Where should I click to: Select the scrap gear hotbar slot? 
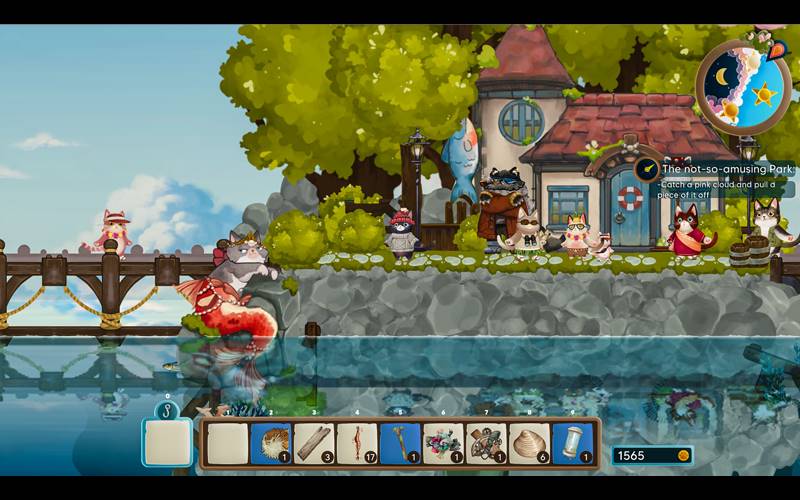pos(486,443)
